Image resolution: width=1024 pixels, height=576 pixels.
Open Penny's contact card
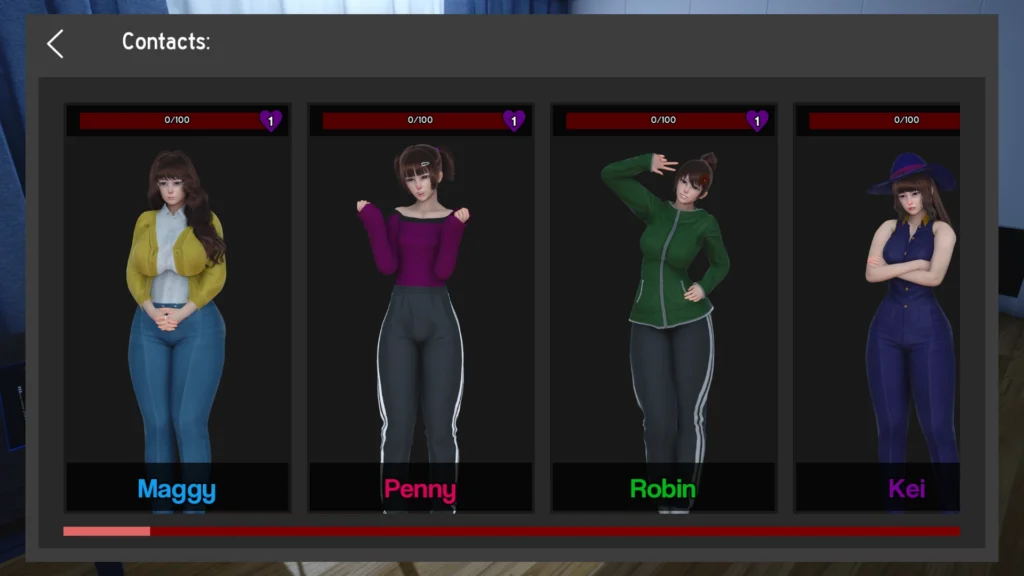pyautogui.click(x=420, y=308)
